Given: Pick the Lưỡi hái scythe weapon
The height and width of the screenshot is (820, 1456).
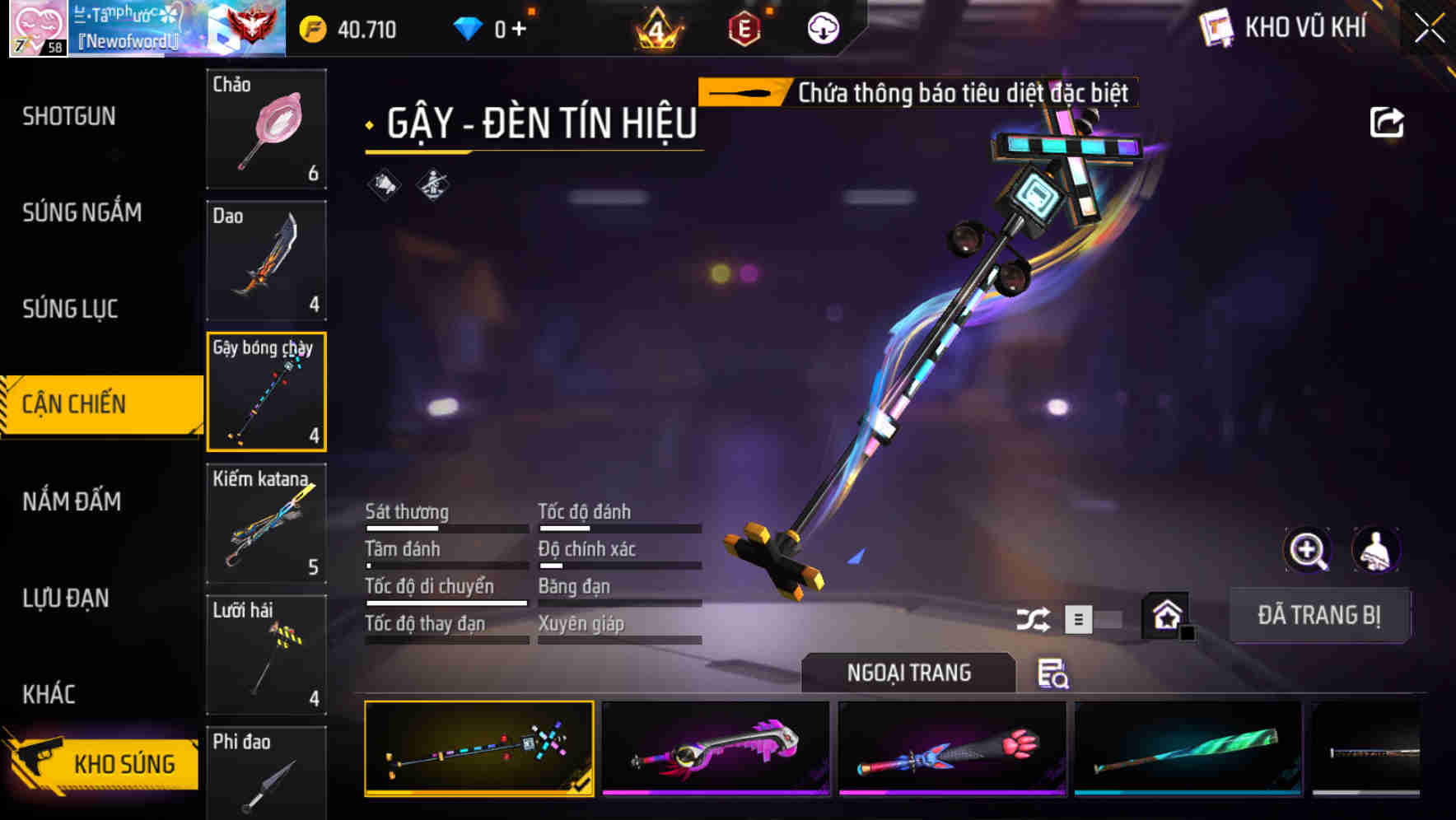Looking at the screenshot, I should (266, 655).
